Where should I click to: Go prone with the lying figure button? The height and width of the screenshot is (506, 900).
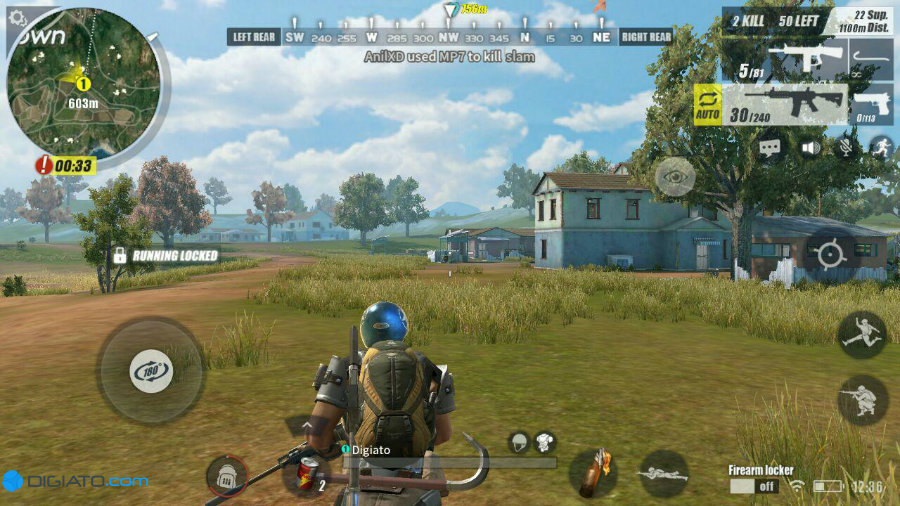663,472
